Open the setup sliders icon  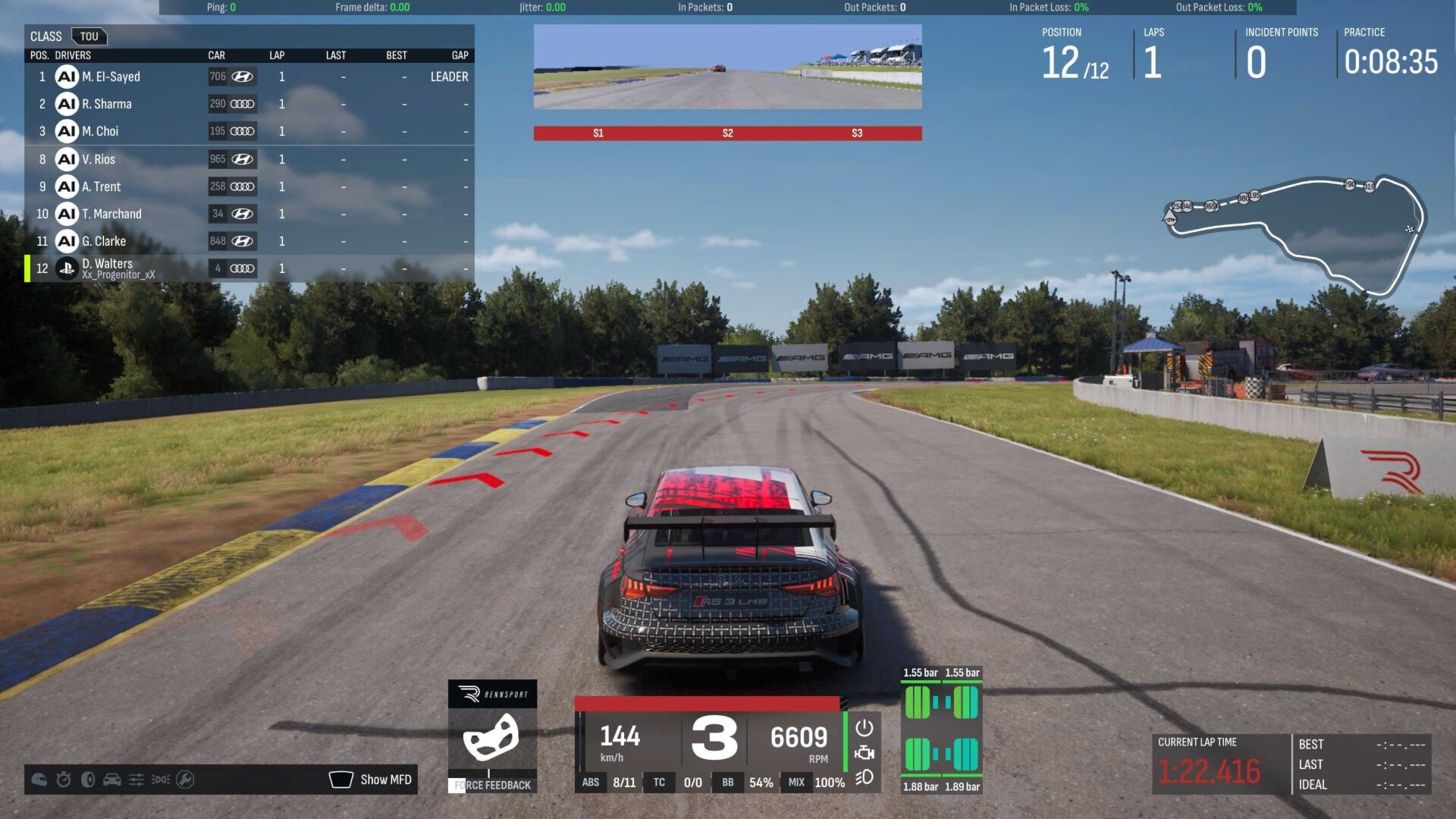coord(136,780)
